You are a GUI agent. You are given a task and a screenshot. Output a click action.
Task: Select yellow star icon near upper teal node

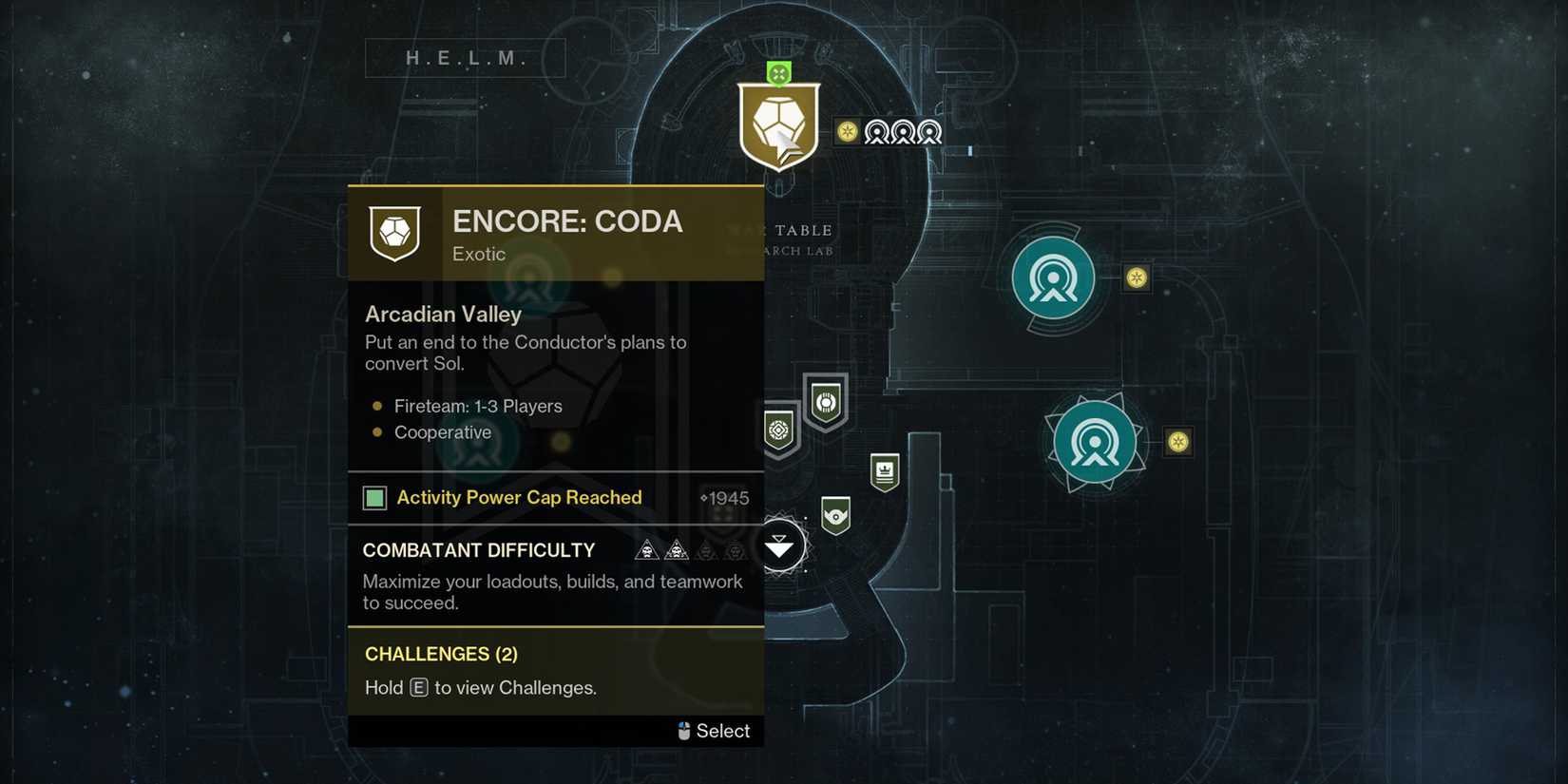[1137, 277]
